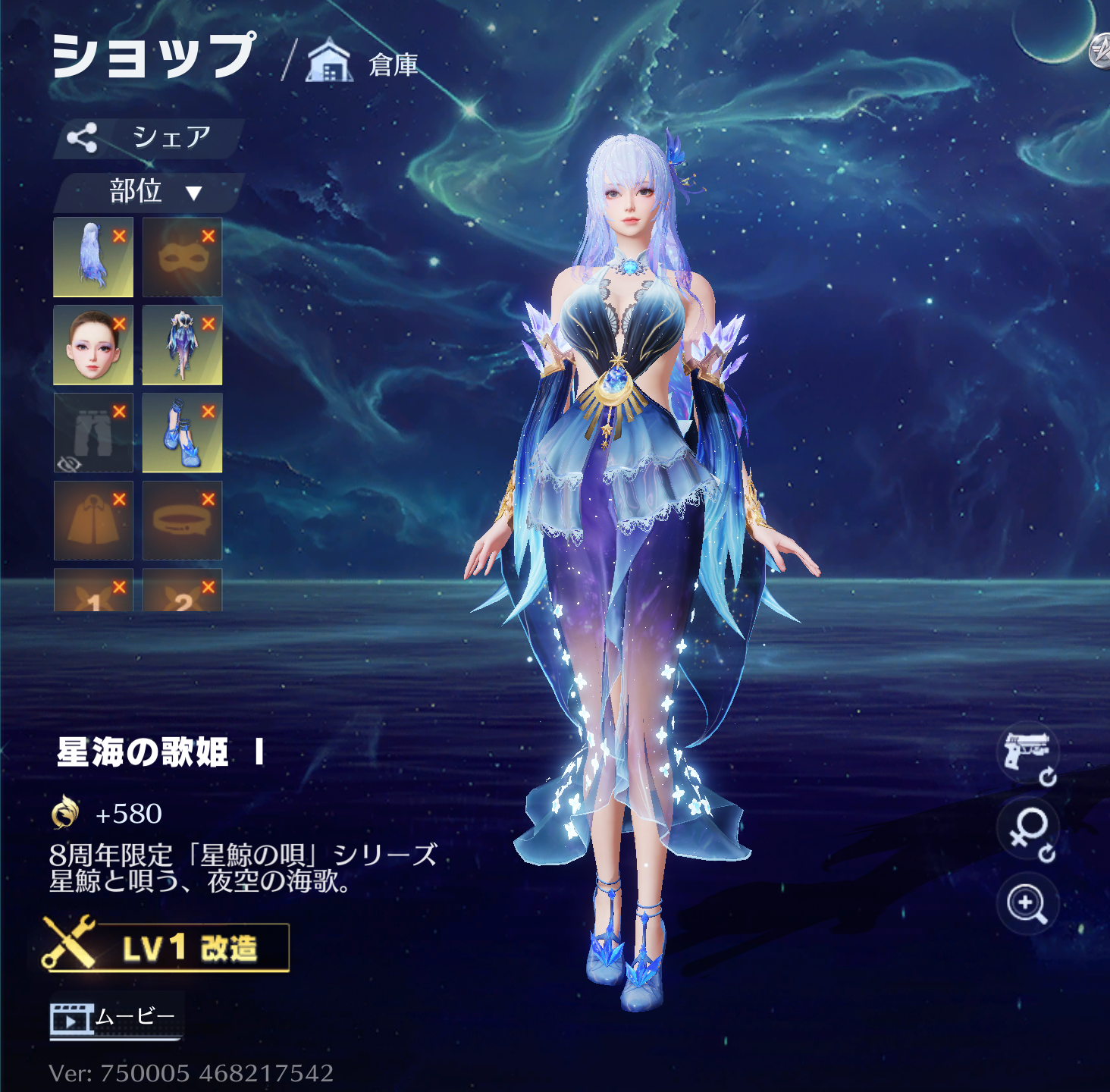Viewport: 1110px width, 1092px height.
Task: Zoom in with the magnifier icon
Action: point(1027,904)
